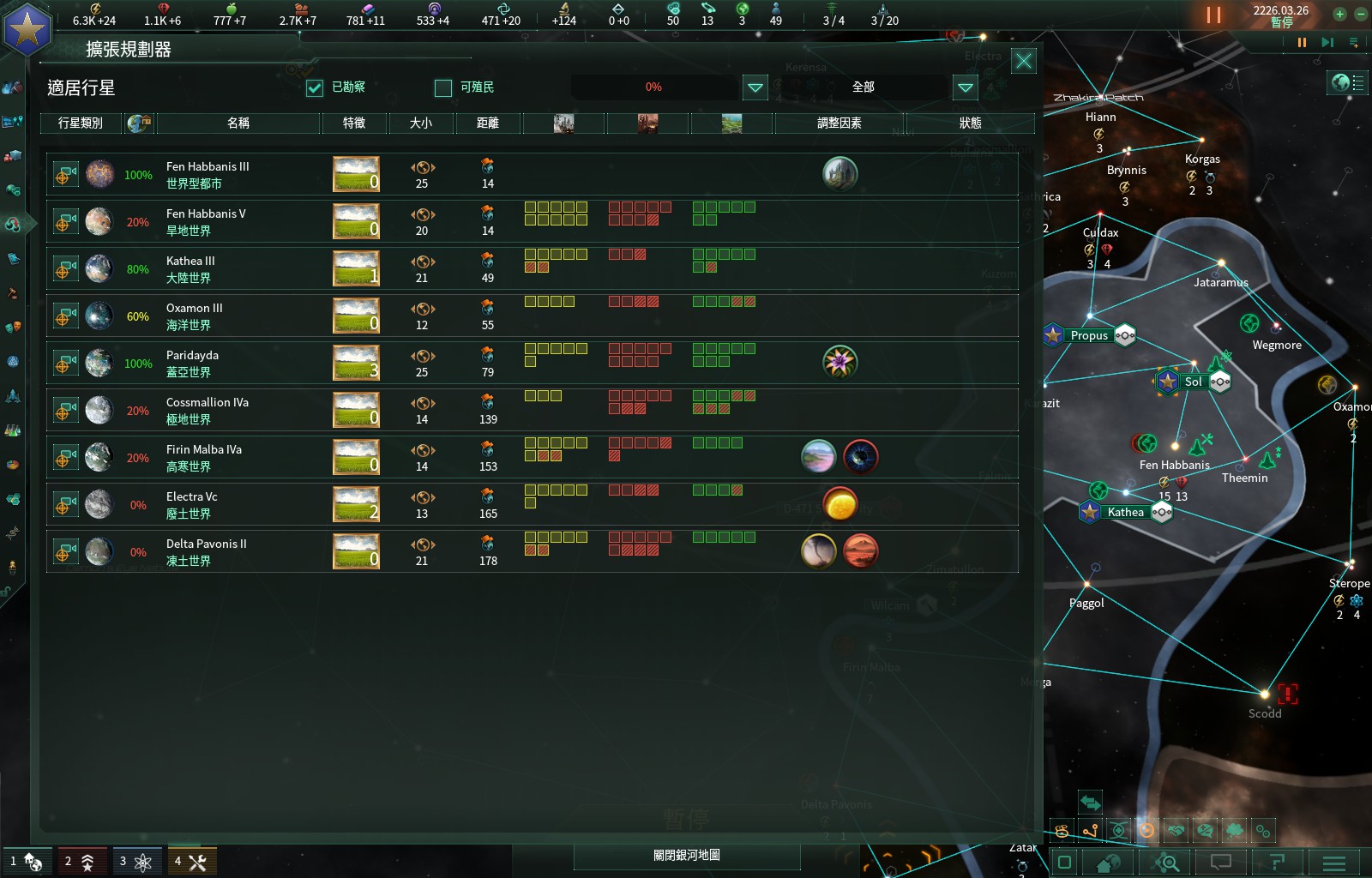Click 關閉銀河地圖 button
This screenshot has width=1372, height=878.
coord(686,856)
